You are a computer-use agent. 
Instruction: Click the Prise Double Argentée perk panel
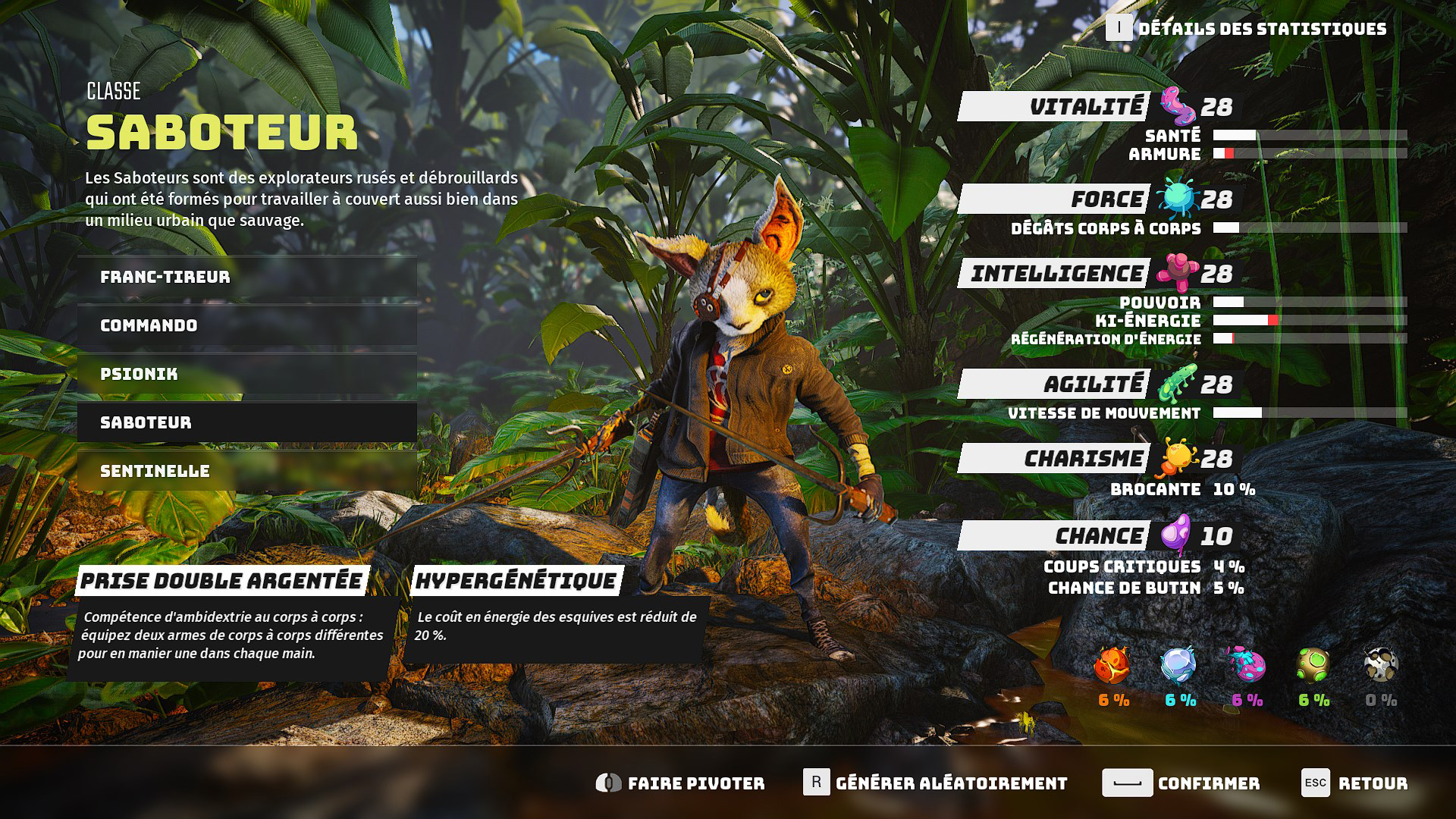(x=227, y=614)
